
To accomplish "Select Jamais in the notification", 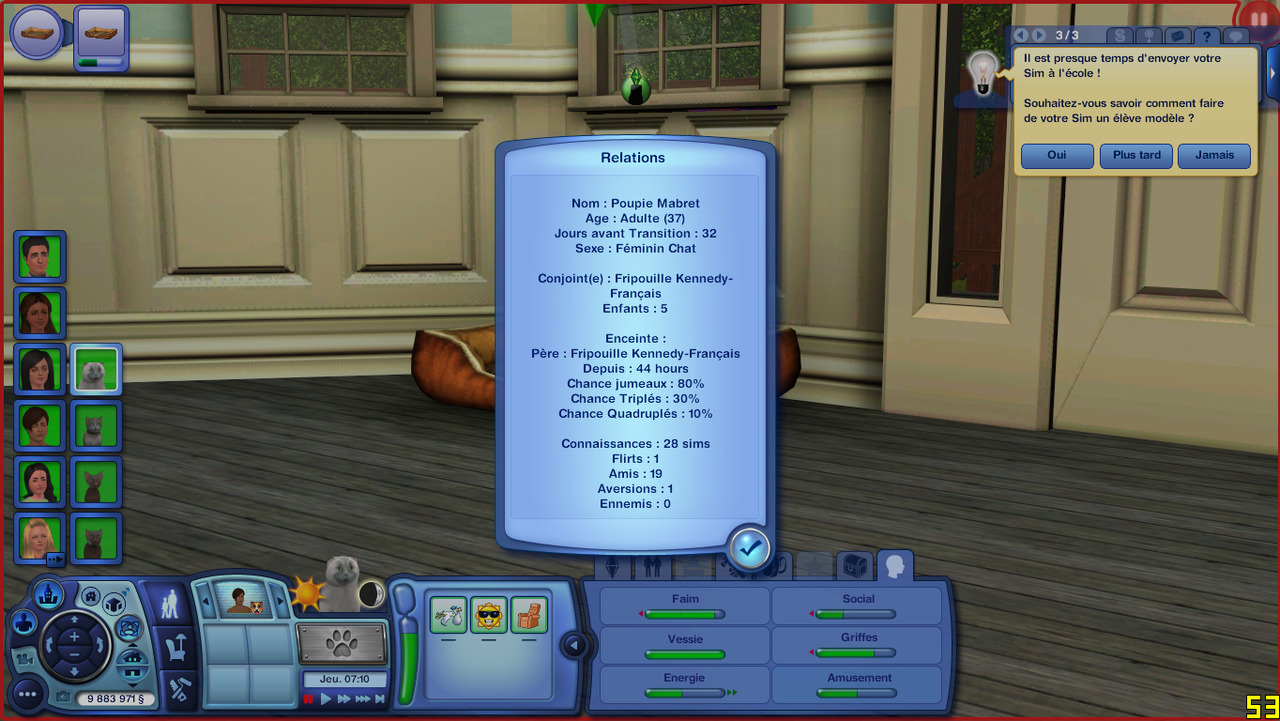I will (x=1214, y=155).
